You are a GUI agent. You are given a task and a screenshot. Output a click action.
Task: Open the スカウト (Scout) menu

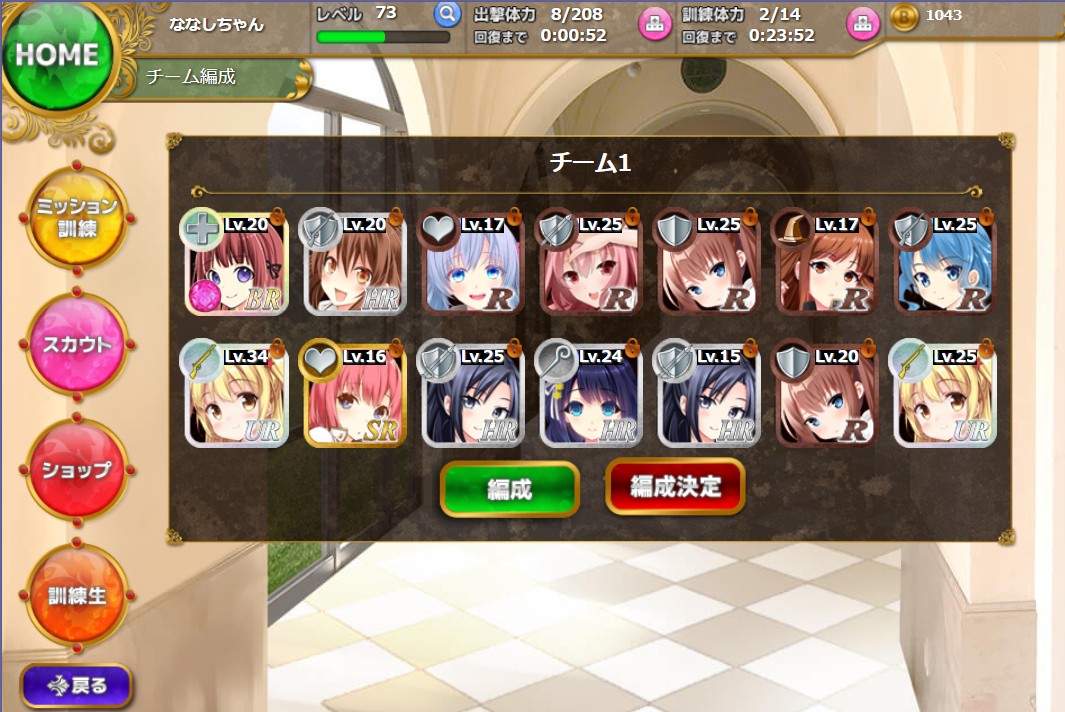click(77, 345)
